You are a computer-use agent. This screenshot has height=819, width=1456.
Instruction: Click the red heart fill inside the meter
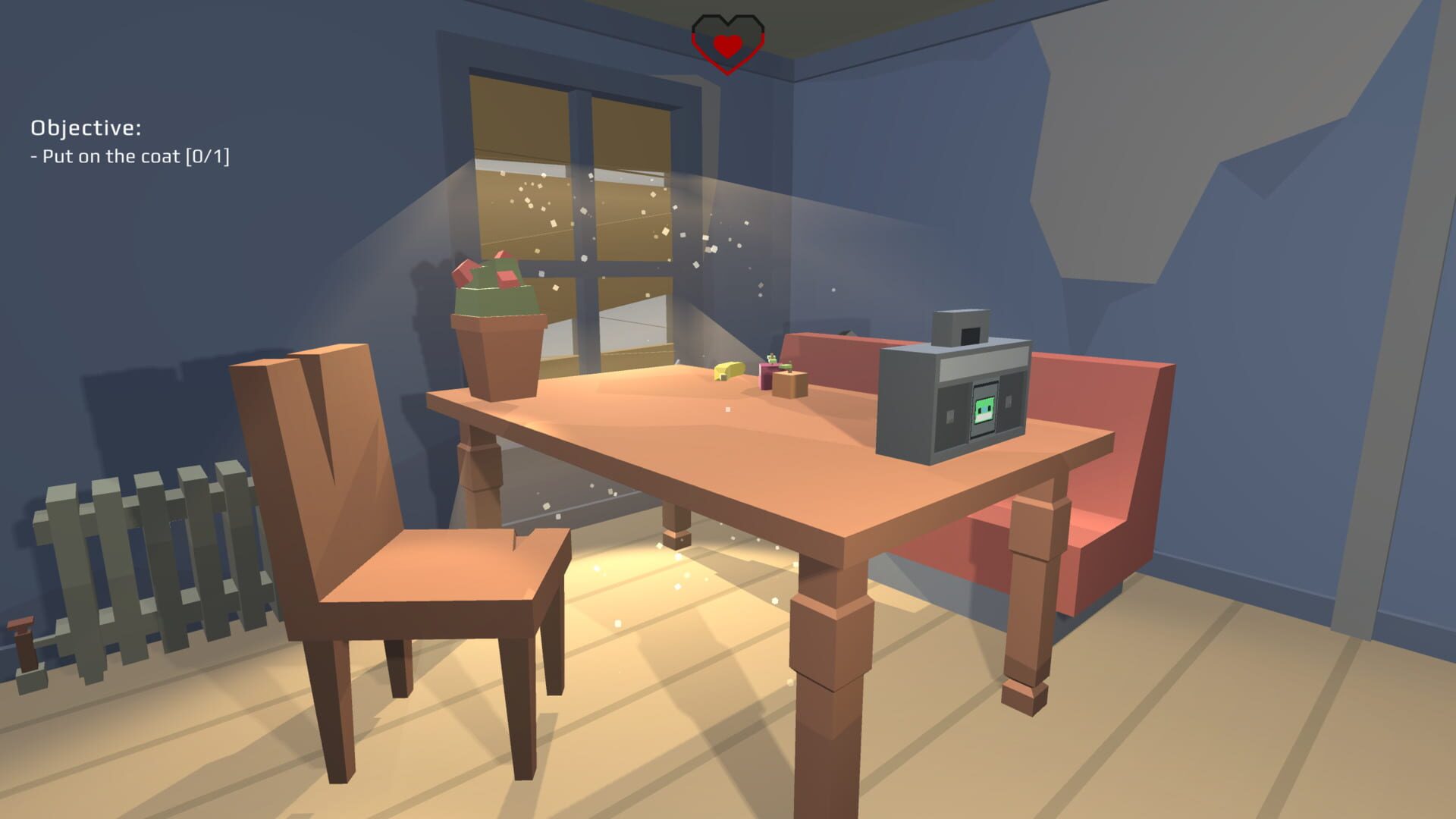click(730, 44)
